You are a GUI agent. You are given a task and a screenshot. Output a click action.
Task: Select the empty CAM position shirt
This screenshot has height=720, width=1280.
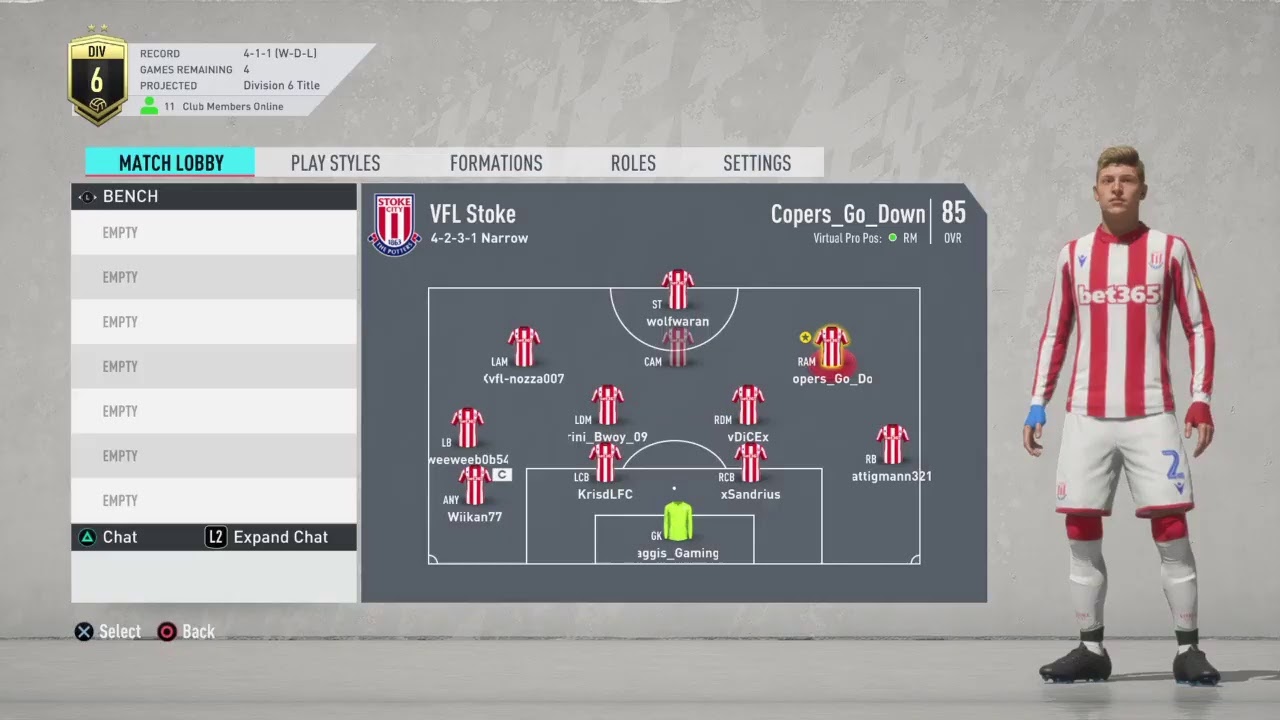(678, 347)
